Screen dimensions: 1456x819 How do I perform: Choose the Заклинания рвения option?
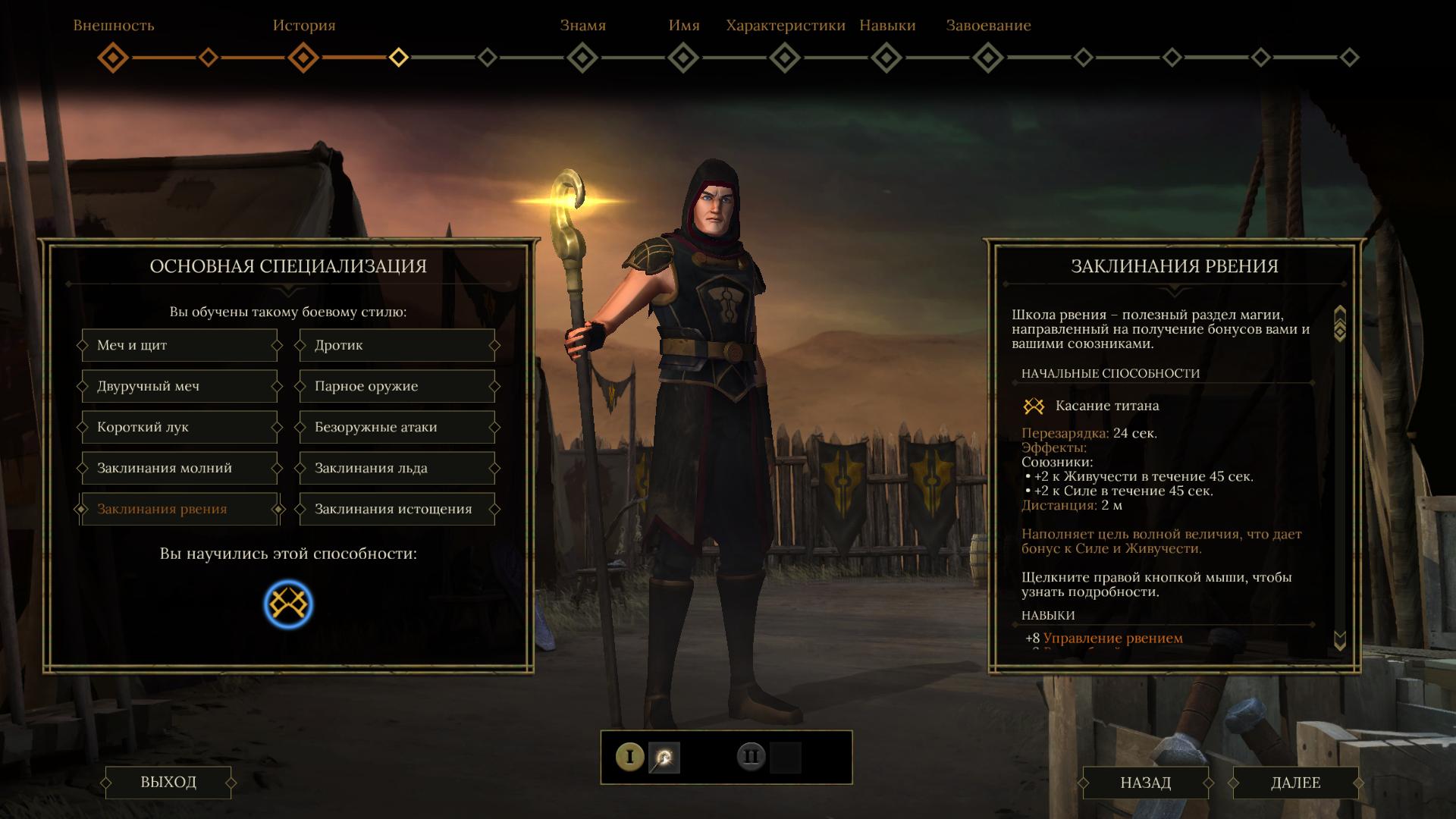(179, 510)
